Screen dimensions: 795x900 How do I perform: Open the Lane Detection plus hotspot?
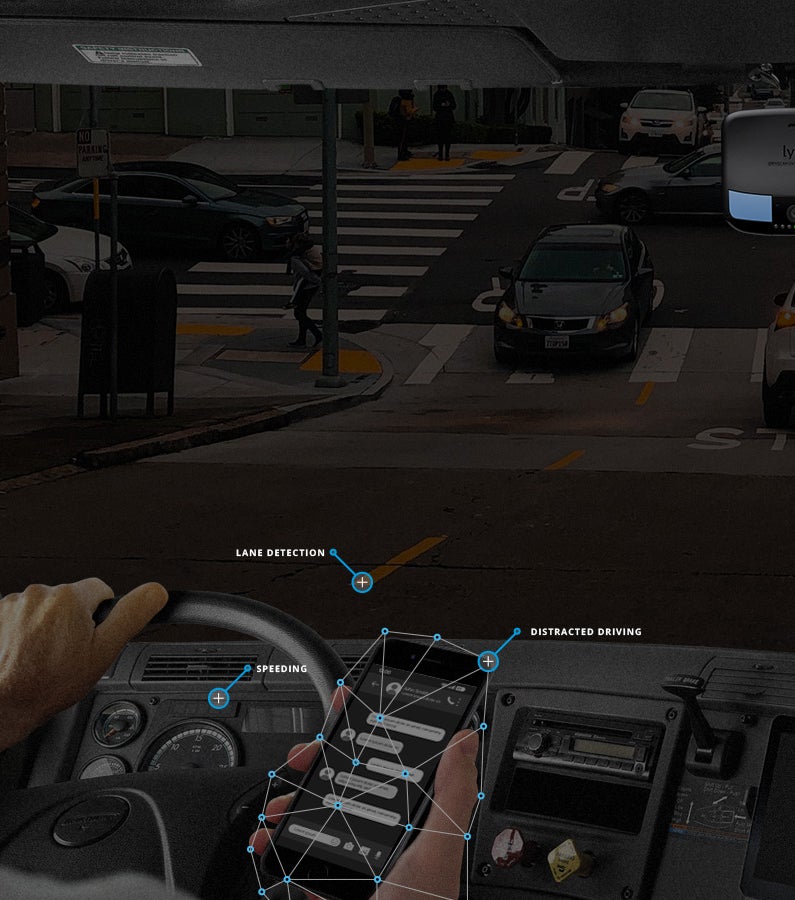click(x=362, y=581)
